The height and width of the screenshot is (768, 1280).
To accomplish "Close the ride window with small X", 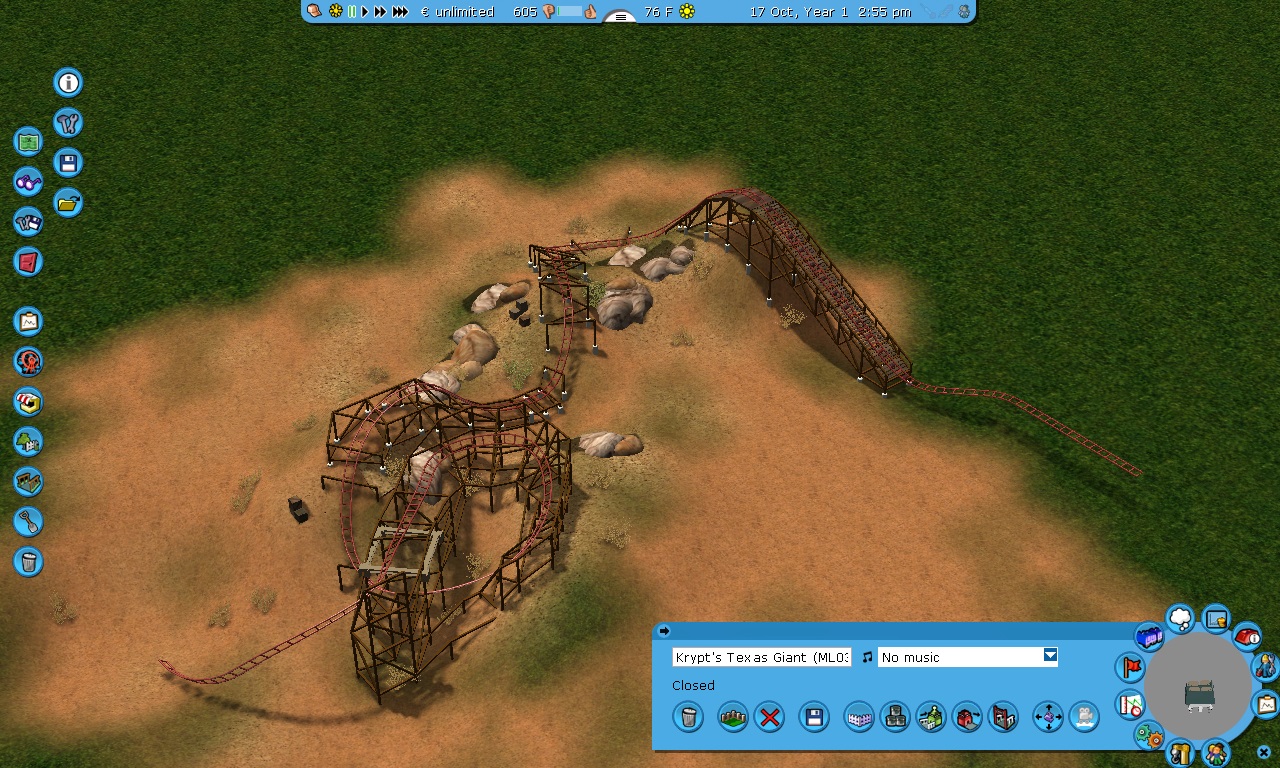I will point(1264,752).
